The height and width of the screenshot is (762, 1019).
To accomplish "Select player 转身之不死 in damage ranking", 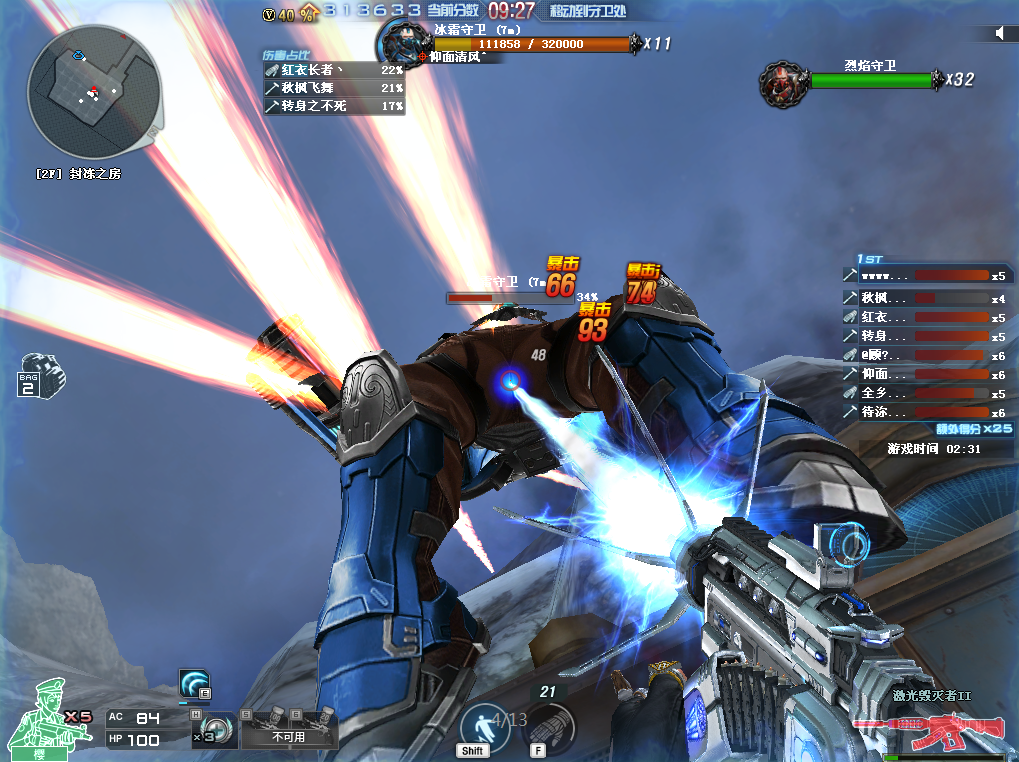I will click(334, 105).
